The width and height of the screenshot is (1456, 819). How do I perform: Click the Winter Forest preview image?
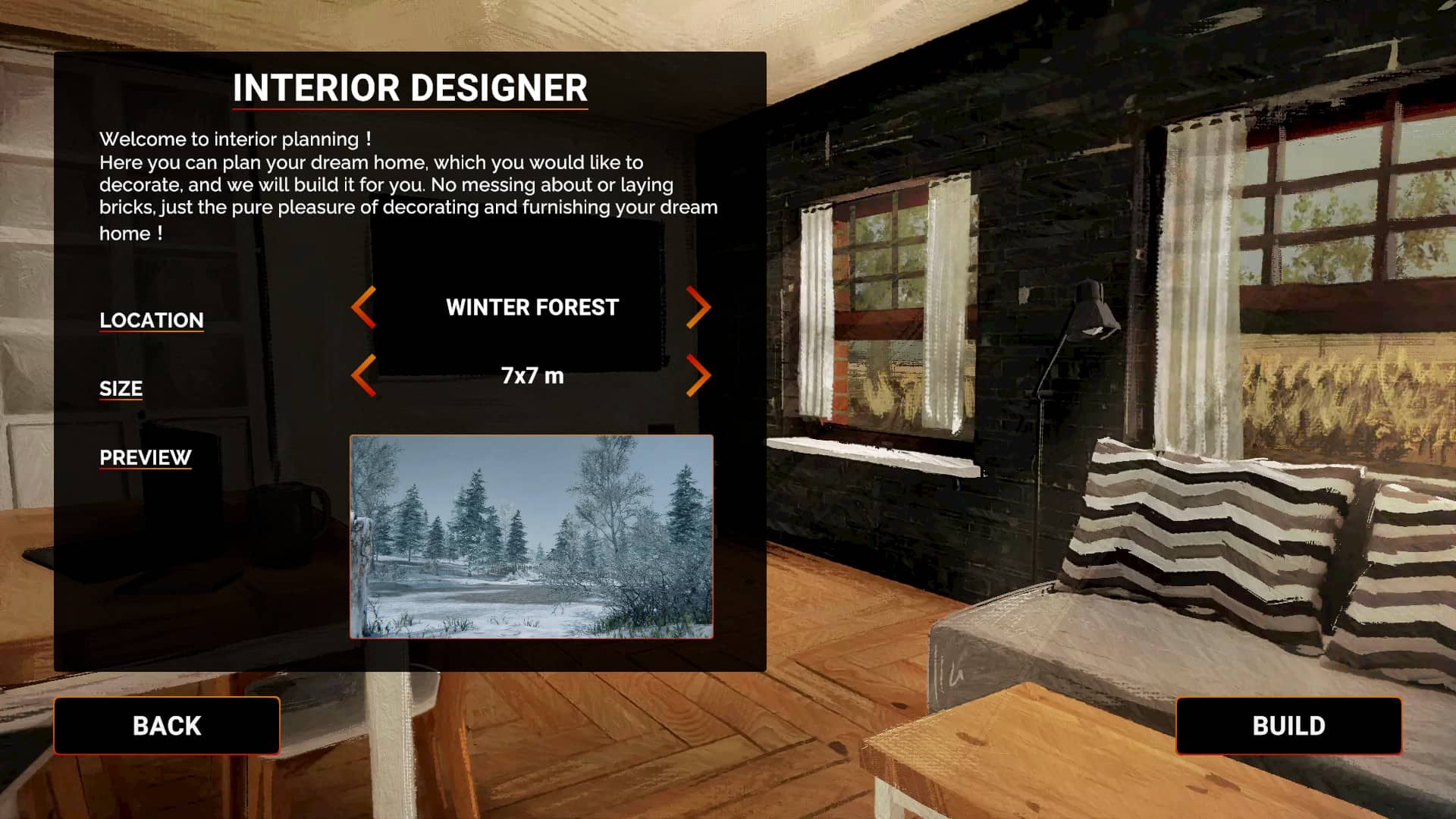point(531,536)
